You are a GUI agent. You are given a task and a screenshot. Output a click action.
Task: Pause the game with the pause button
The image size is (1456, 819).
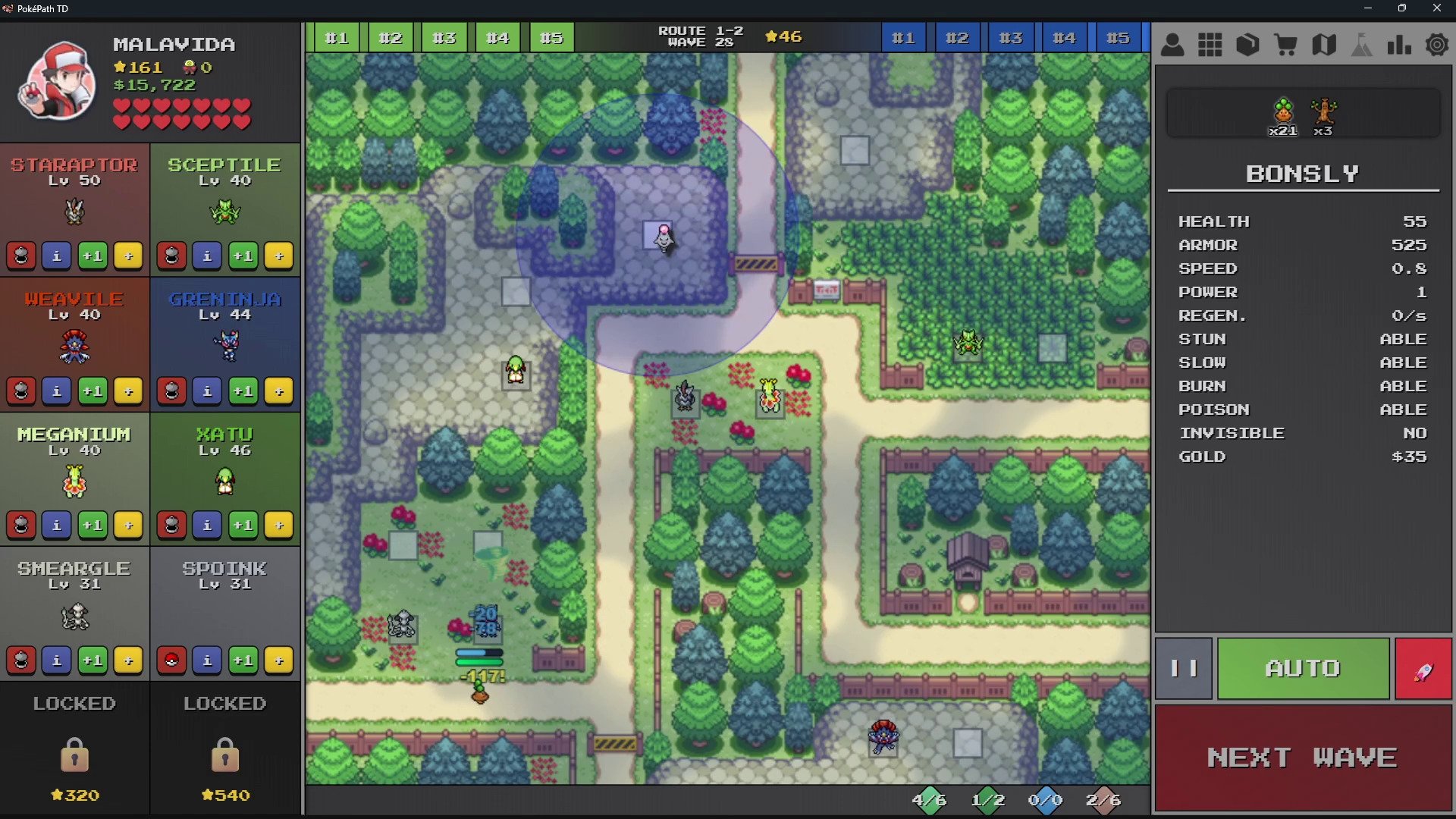point(1183,668)
